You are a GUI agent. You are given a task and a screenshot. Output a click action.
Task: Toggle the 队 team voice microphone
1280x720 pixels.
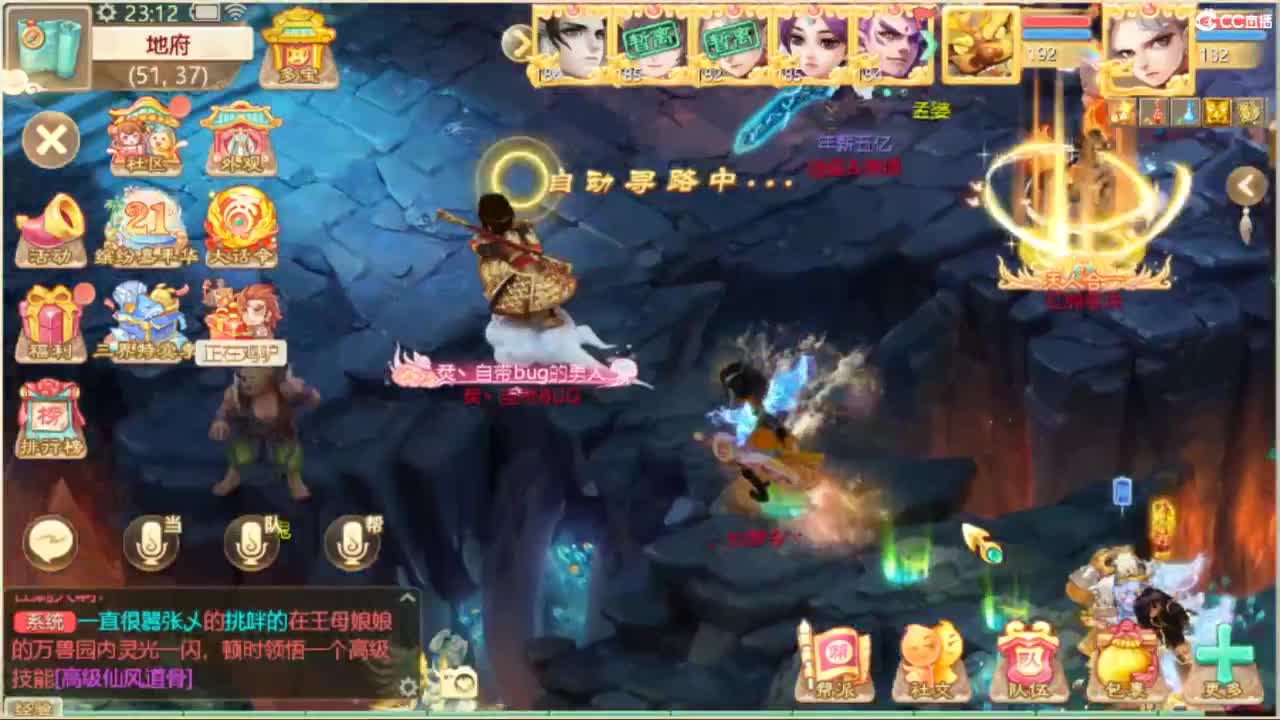250,541
